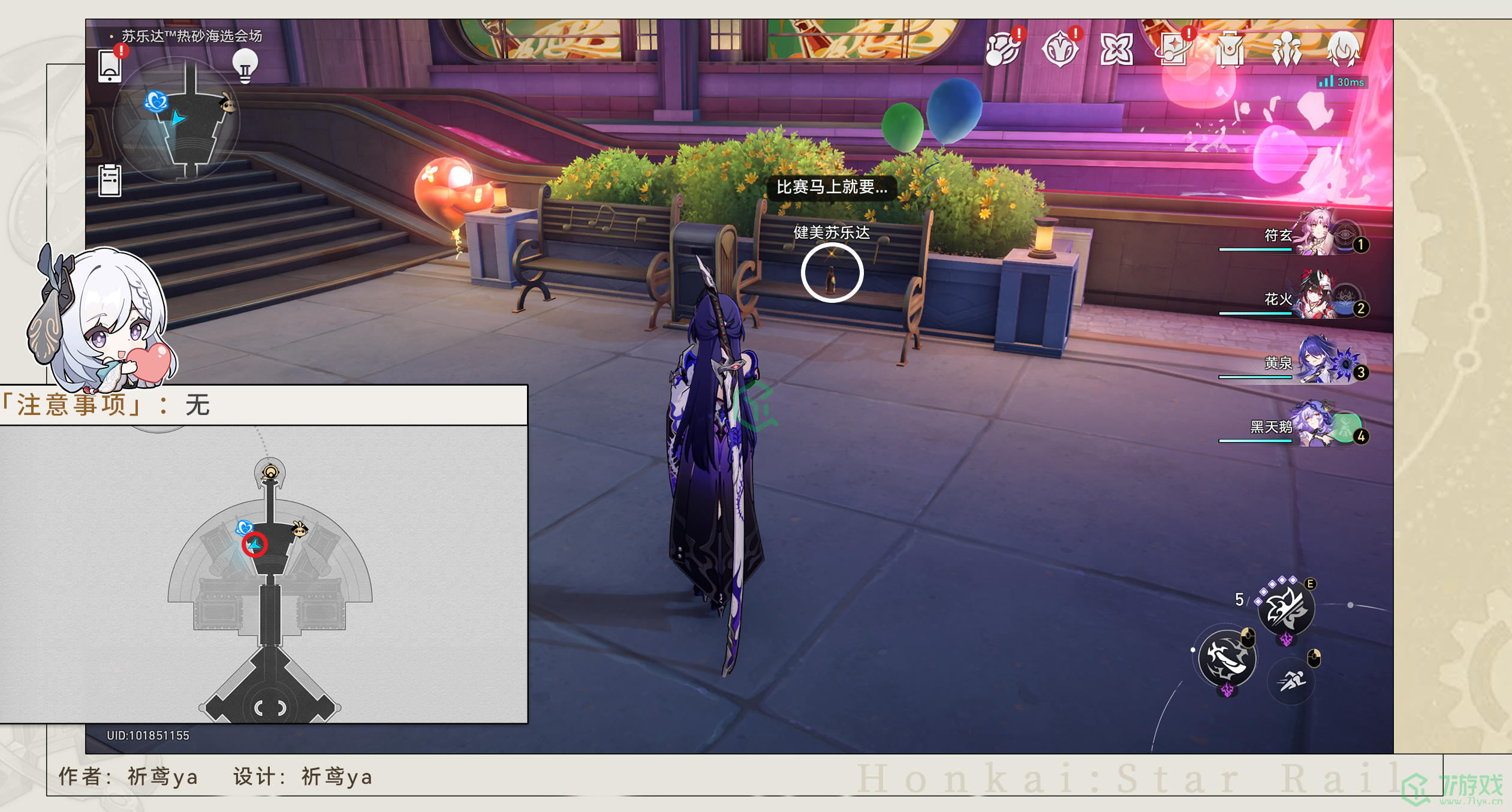This screenshot has height=812, width=1512.
Task: Open the characters screen icon
Action: (x=1287, y=49)
